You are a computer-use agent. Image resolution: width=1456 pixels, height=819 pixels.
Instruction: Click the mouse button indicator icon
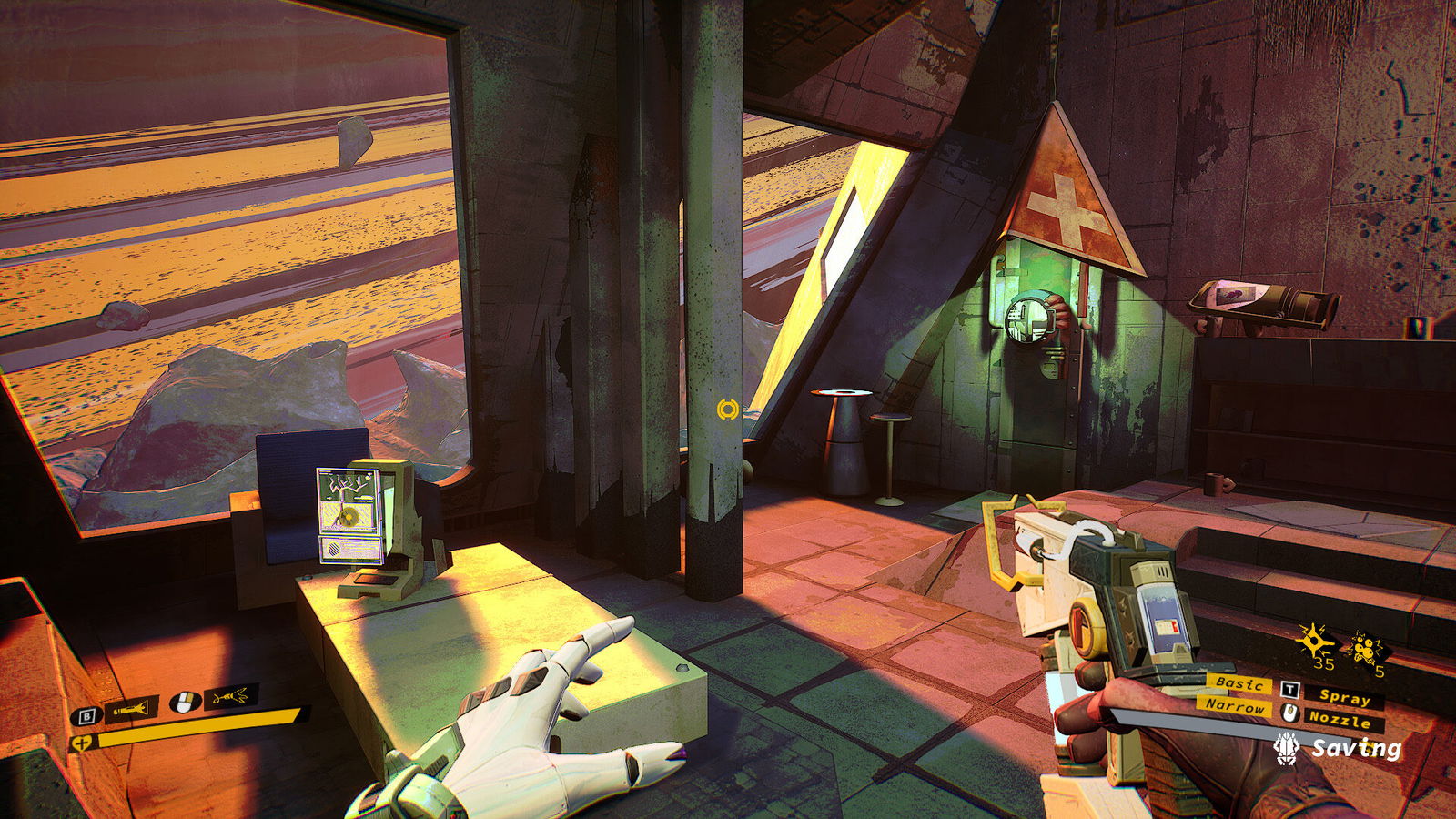pos(185,702)
